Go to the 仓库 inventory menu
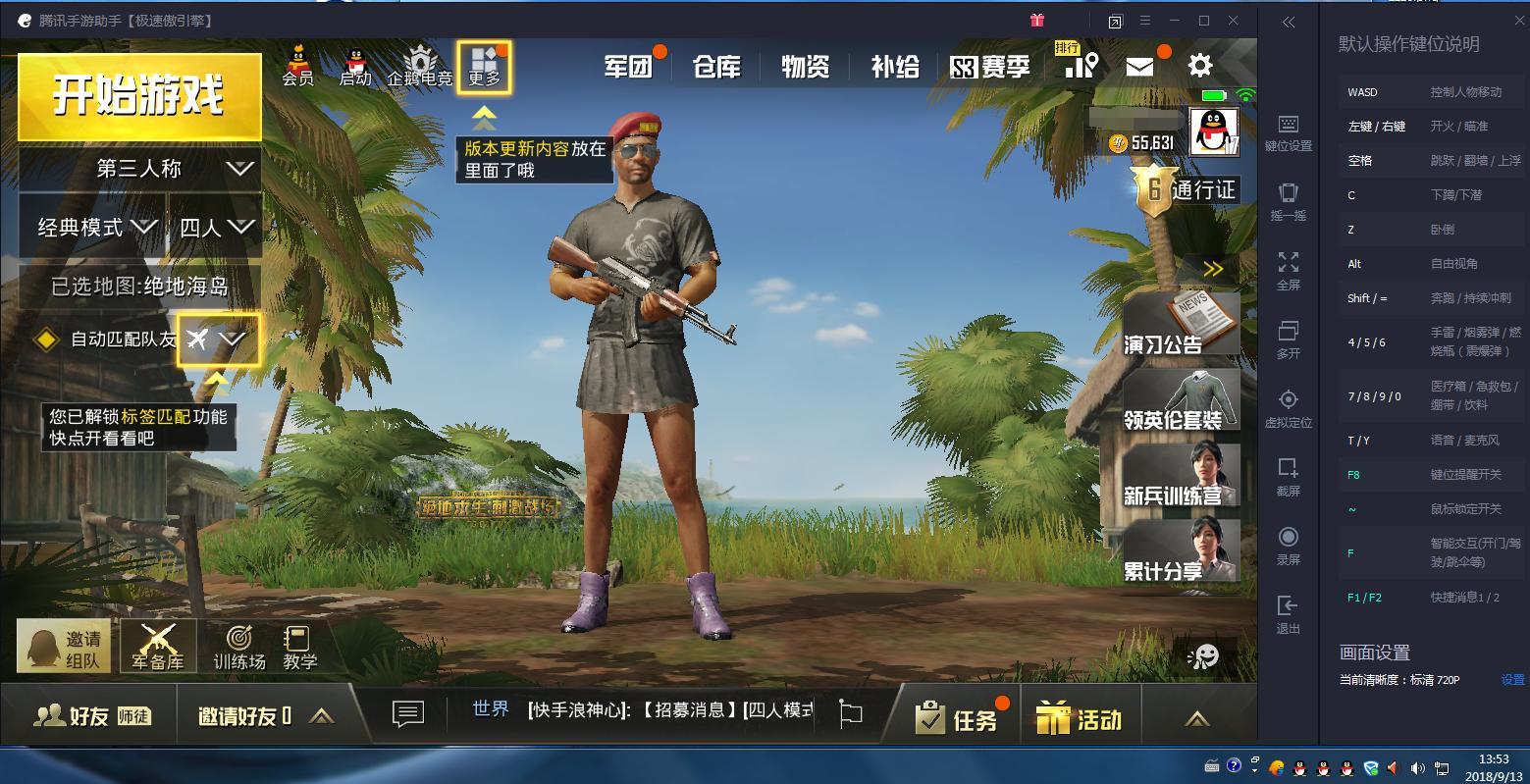 pos(716,67)
